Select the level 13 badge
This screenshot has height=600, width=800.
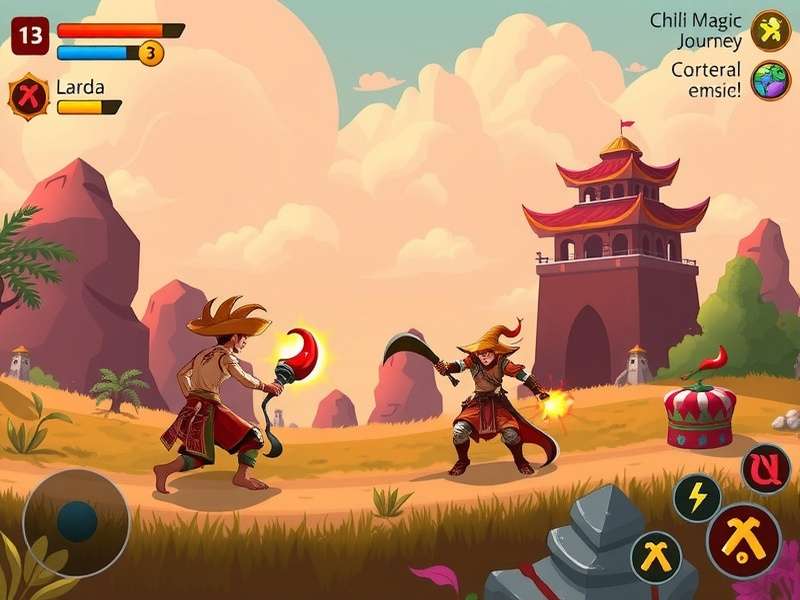[30, 37]
